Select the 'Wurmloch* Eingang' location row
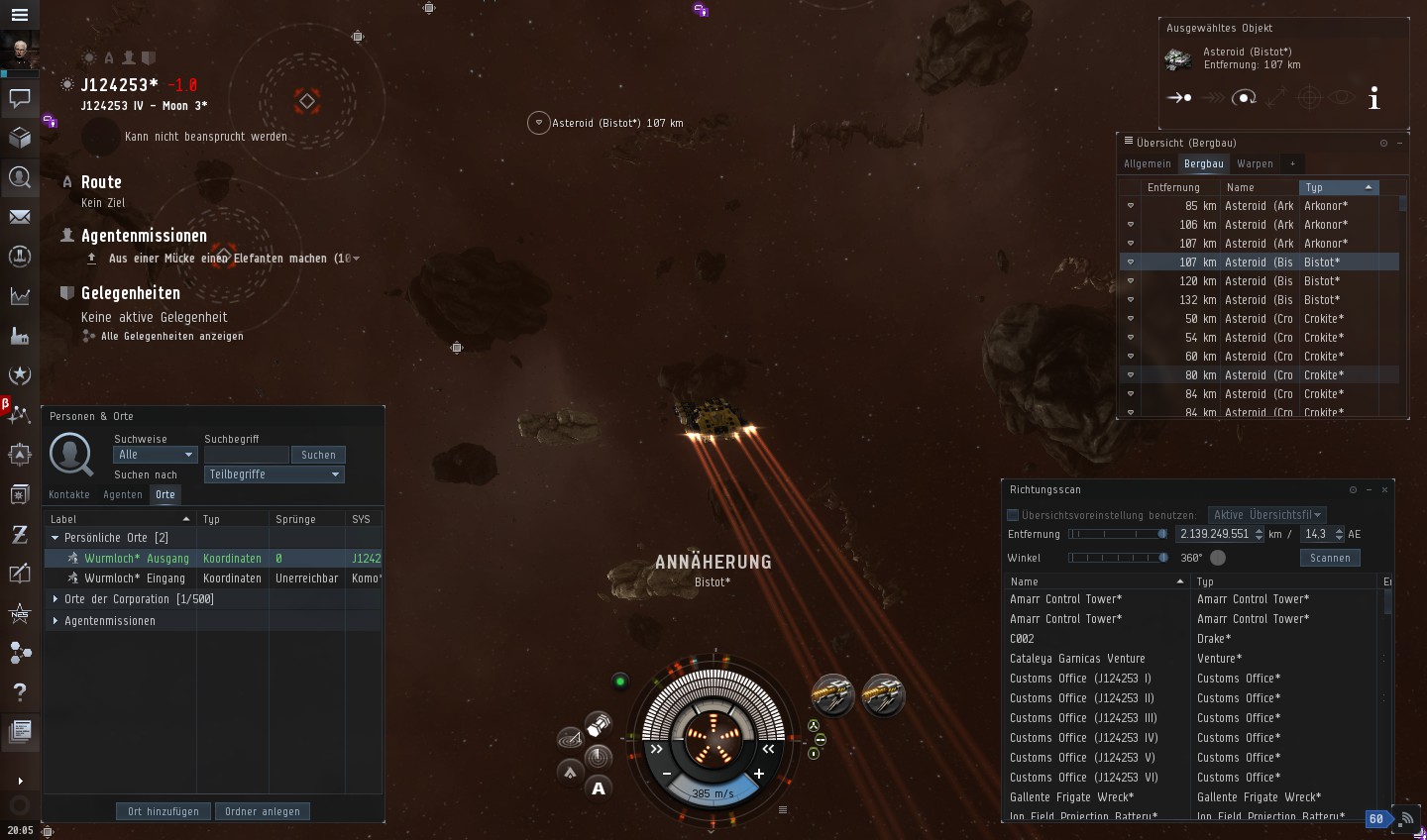1427x840 pixels. pos(135,578)
